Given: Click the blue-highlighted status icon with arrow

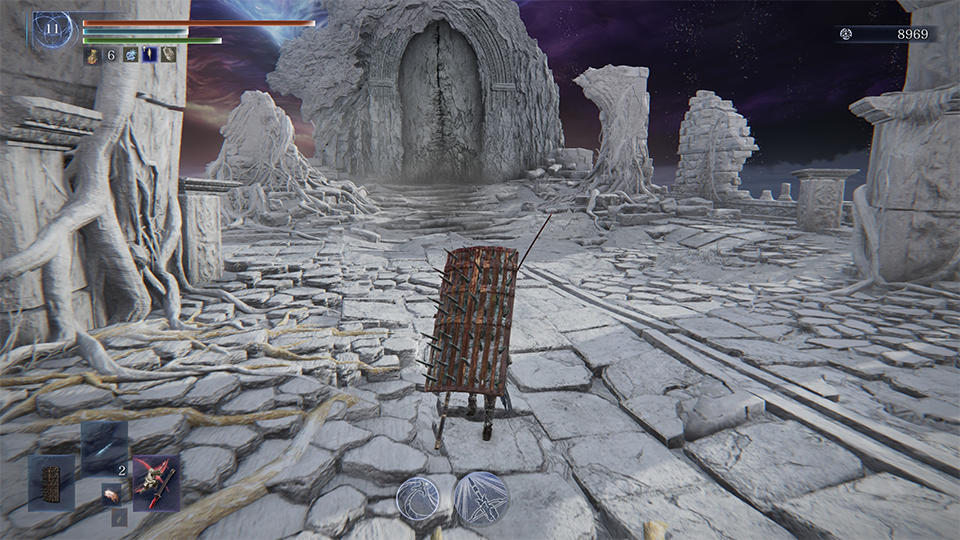Looking at the screenshot, I should 150,56.
